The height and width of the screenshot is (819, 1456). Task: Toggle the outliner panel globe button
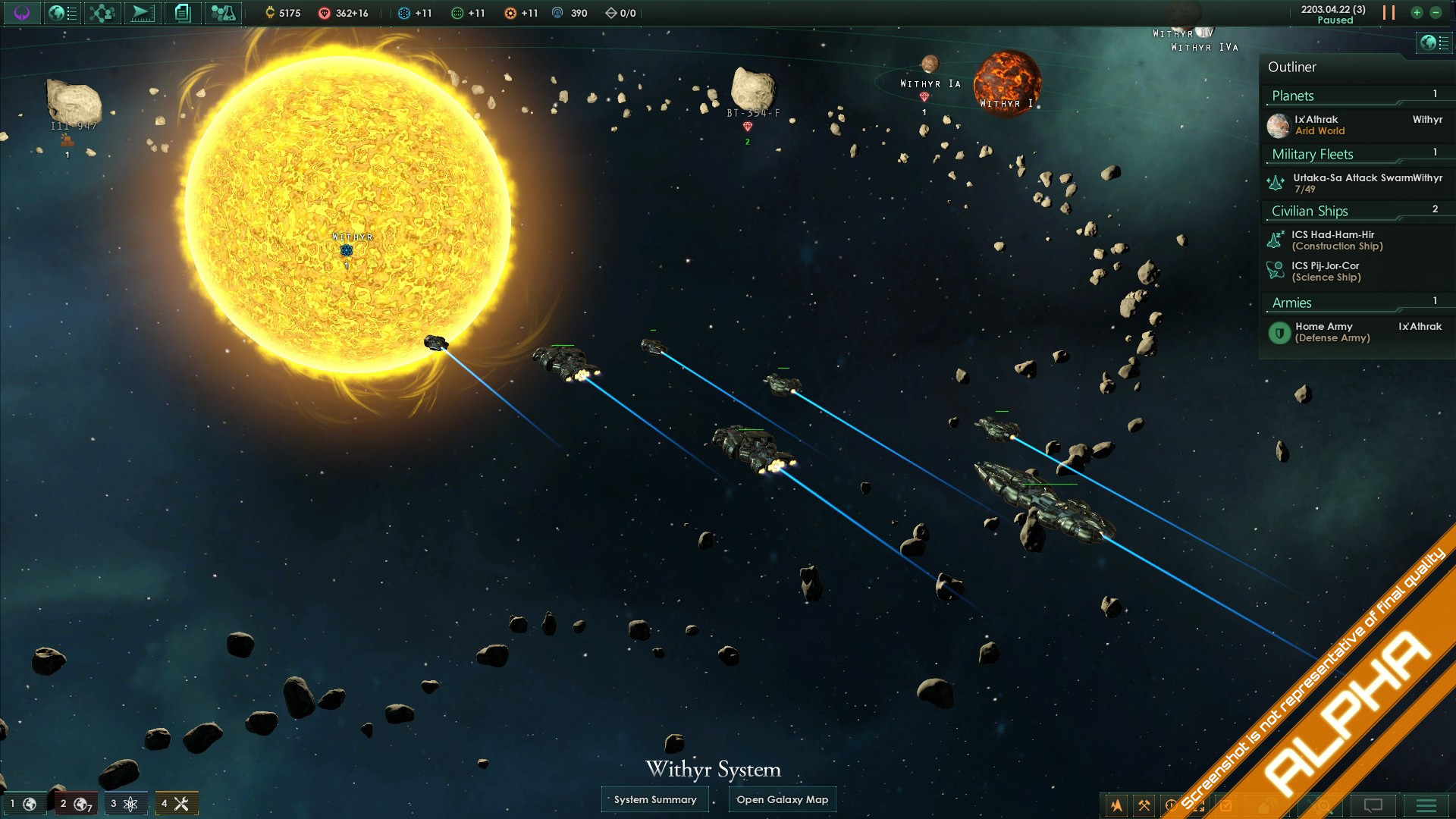pos(1432,42)
